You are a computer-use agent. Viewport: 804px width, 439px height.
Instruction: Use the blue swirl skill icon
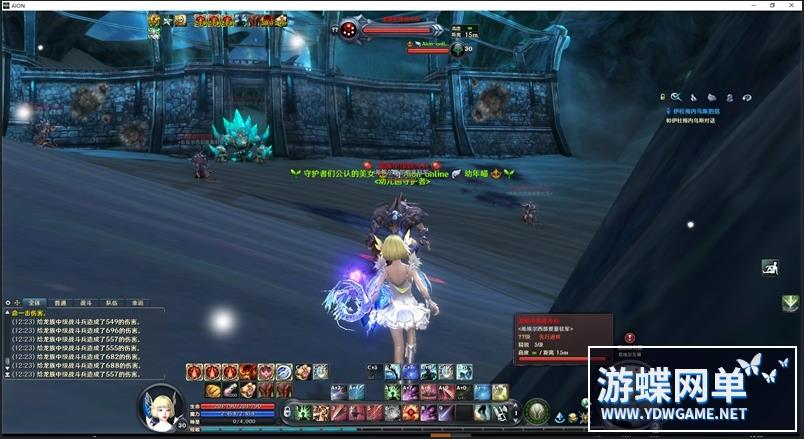pos(284,372)
